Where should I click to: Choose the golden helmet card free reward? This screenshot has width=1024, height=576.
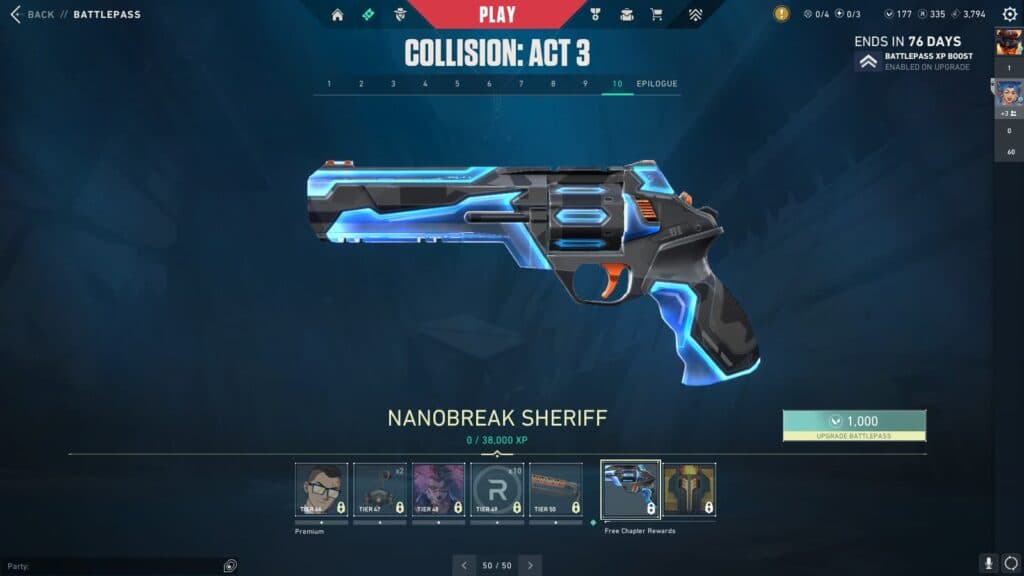(x=690, y=489)
